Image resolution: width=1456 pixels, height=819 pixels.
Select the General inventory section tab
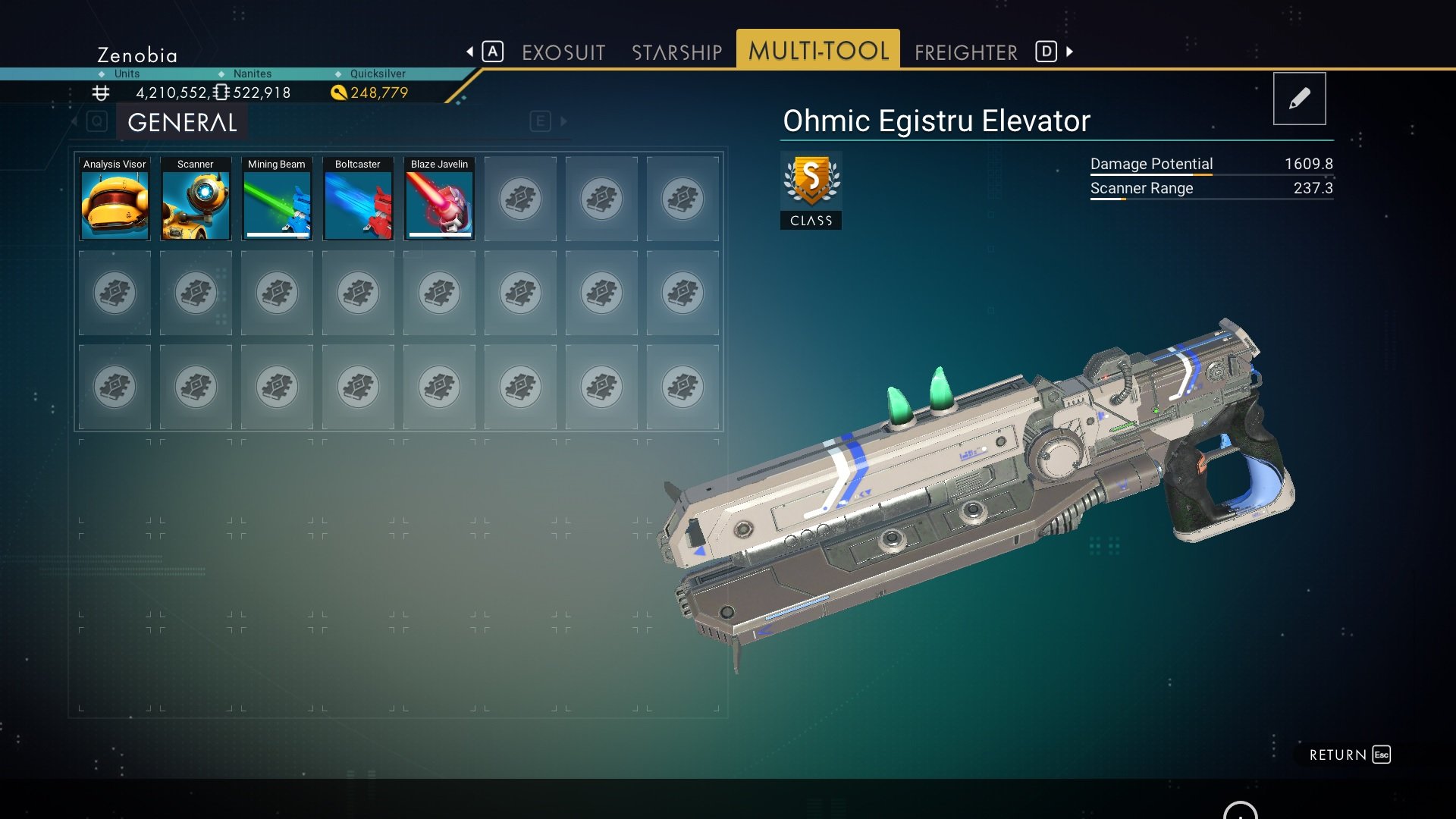[x=182, y=122]
